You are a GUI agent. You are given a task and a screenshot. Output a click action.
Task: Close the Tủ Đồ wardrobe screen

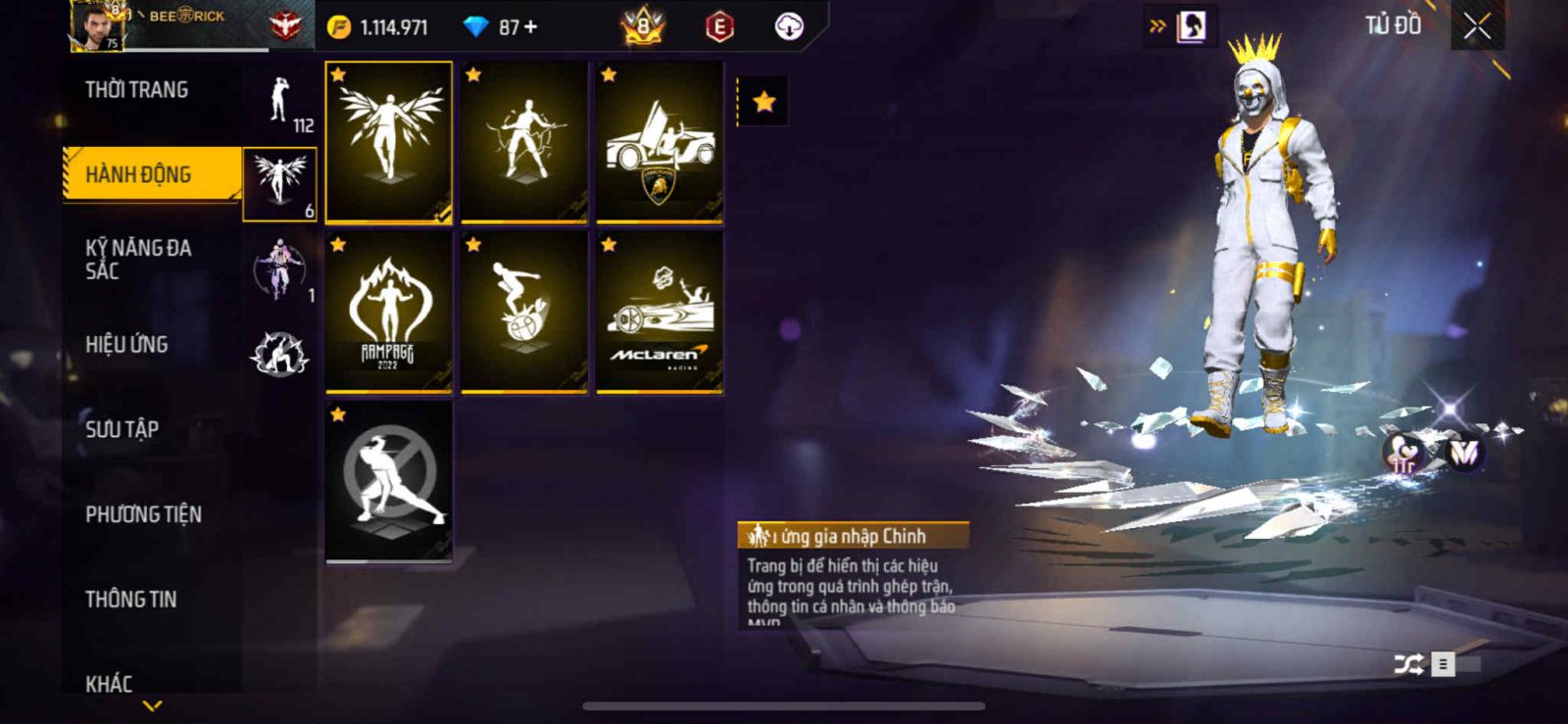coord(1477,26)
